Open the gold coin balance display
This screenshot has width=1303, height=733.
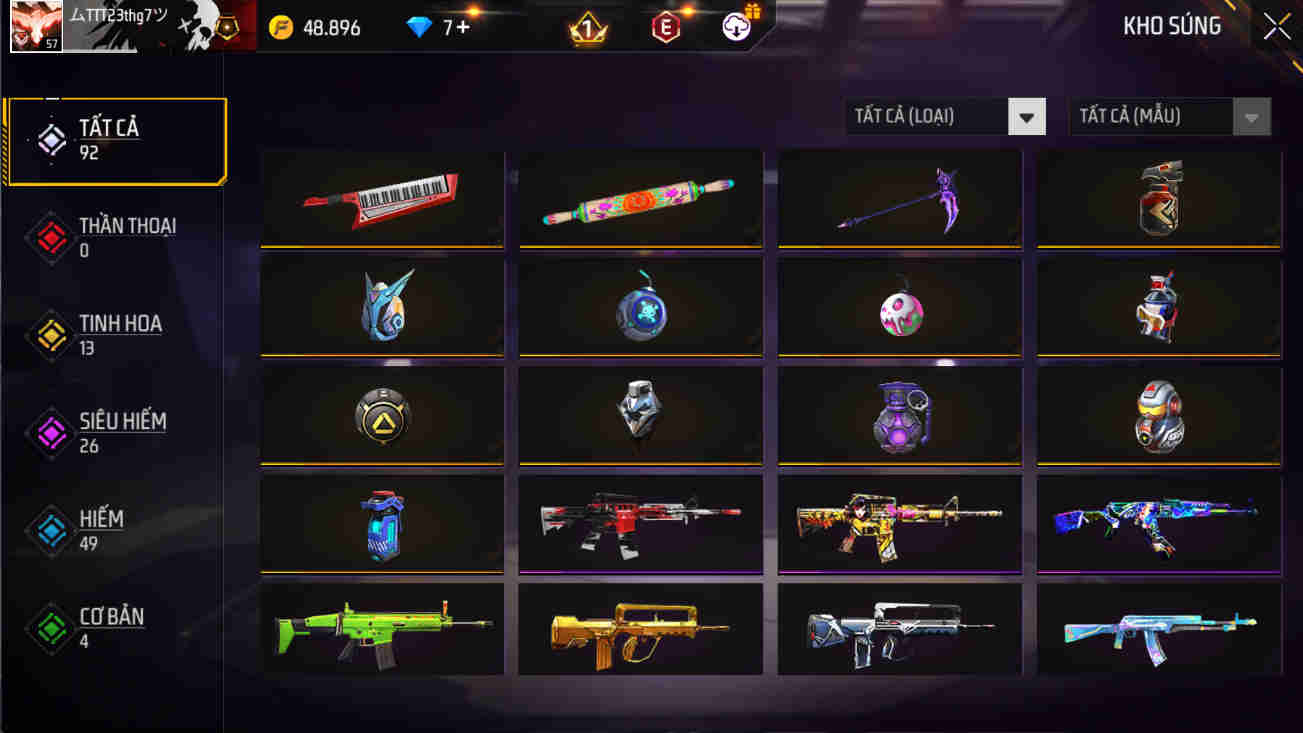[x=310, y=27]
